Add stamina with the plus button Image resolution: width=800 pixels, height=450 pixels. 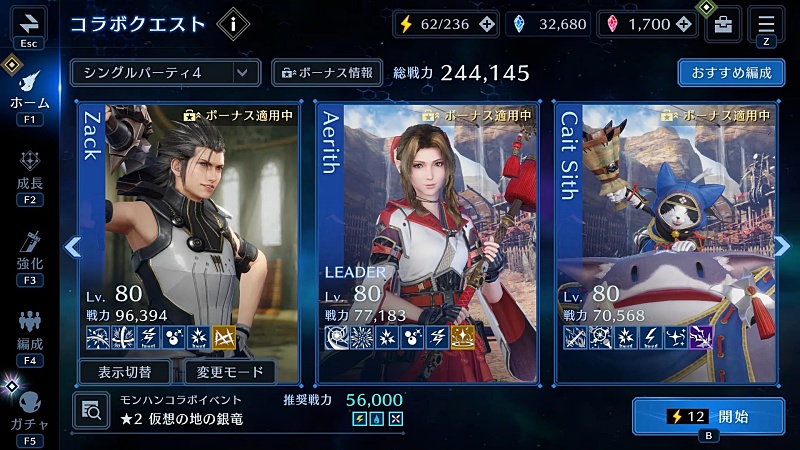(486, 24)
